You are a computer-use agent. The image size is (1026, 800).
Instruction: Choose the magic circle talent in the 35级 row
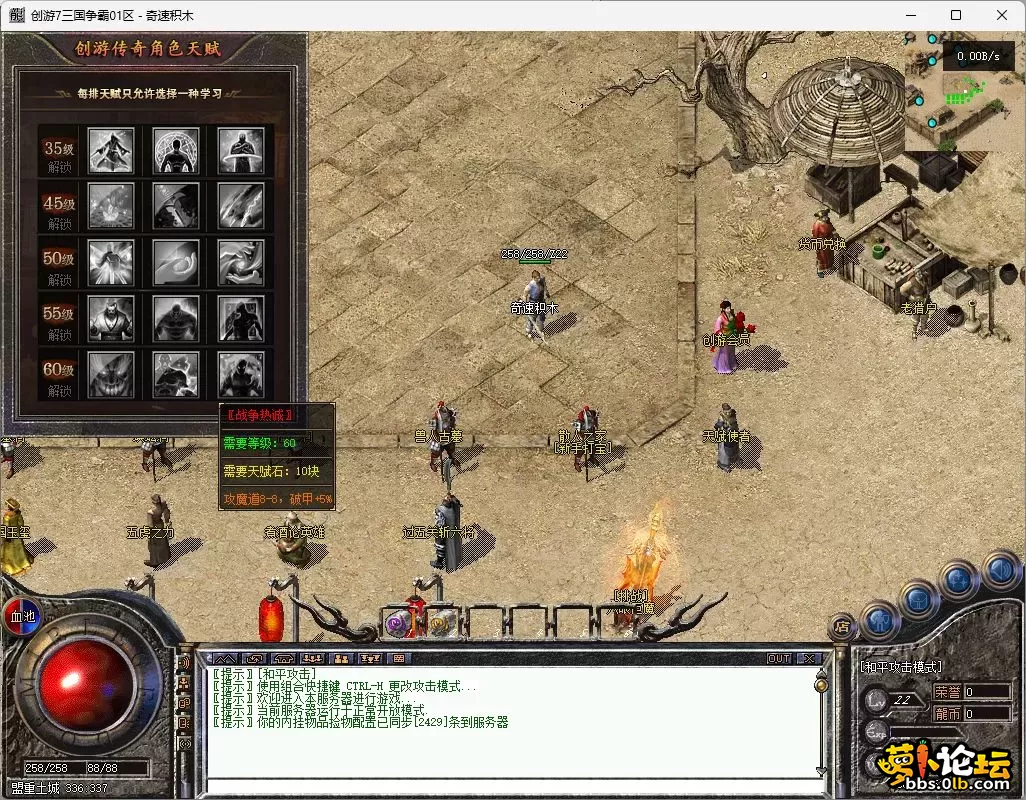(176, 150)
